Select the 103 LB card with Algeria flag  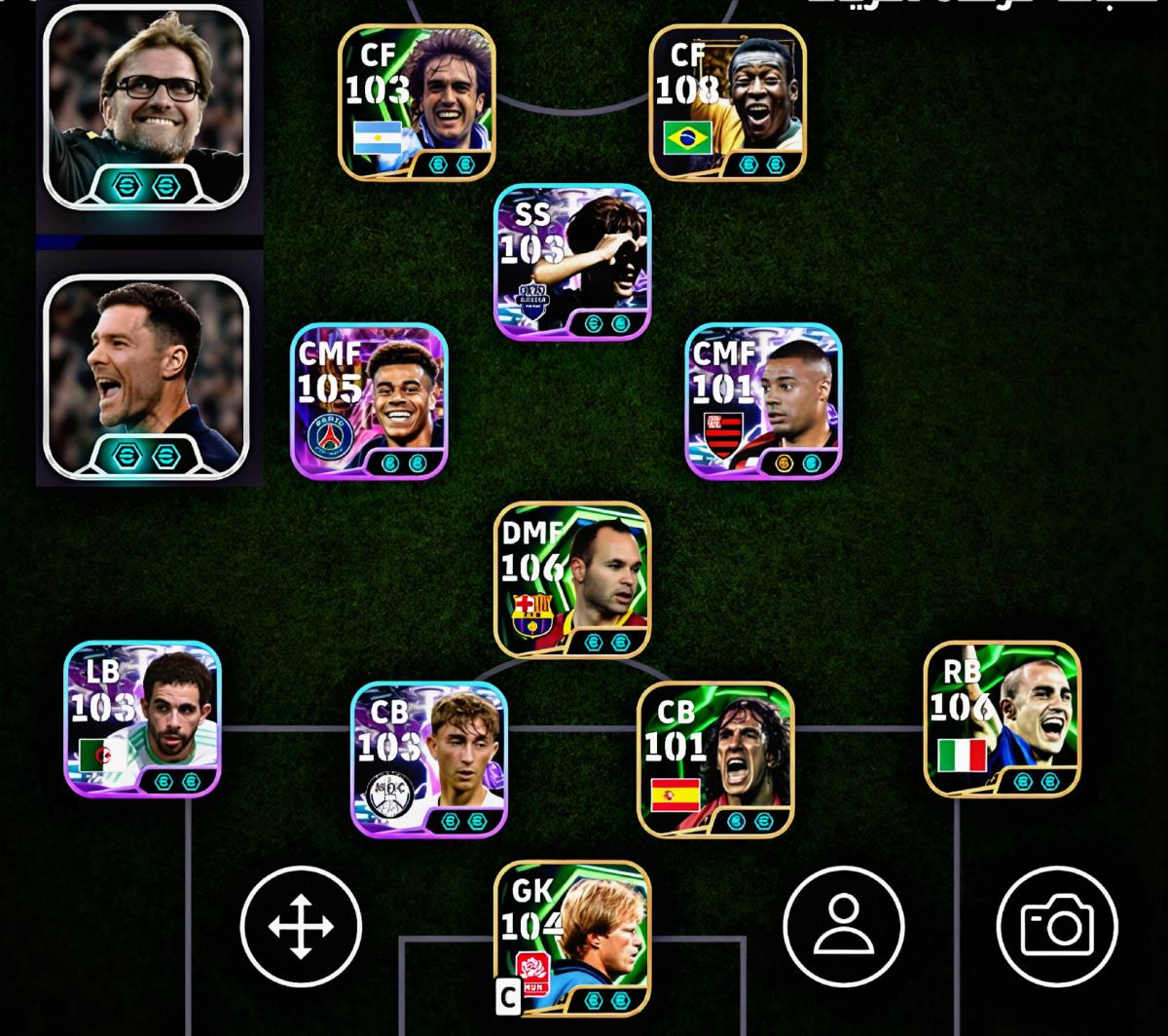[x=143, y=719]
